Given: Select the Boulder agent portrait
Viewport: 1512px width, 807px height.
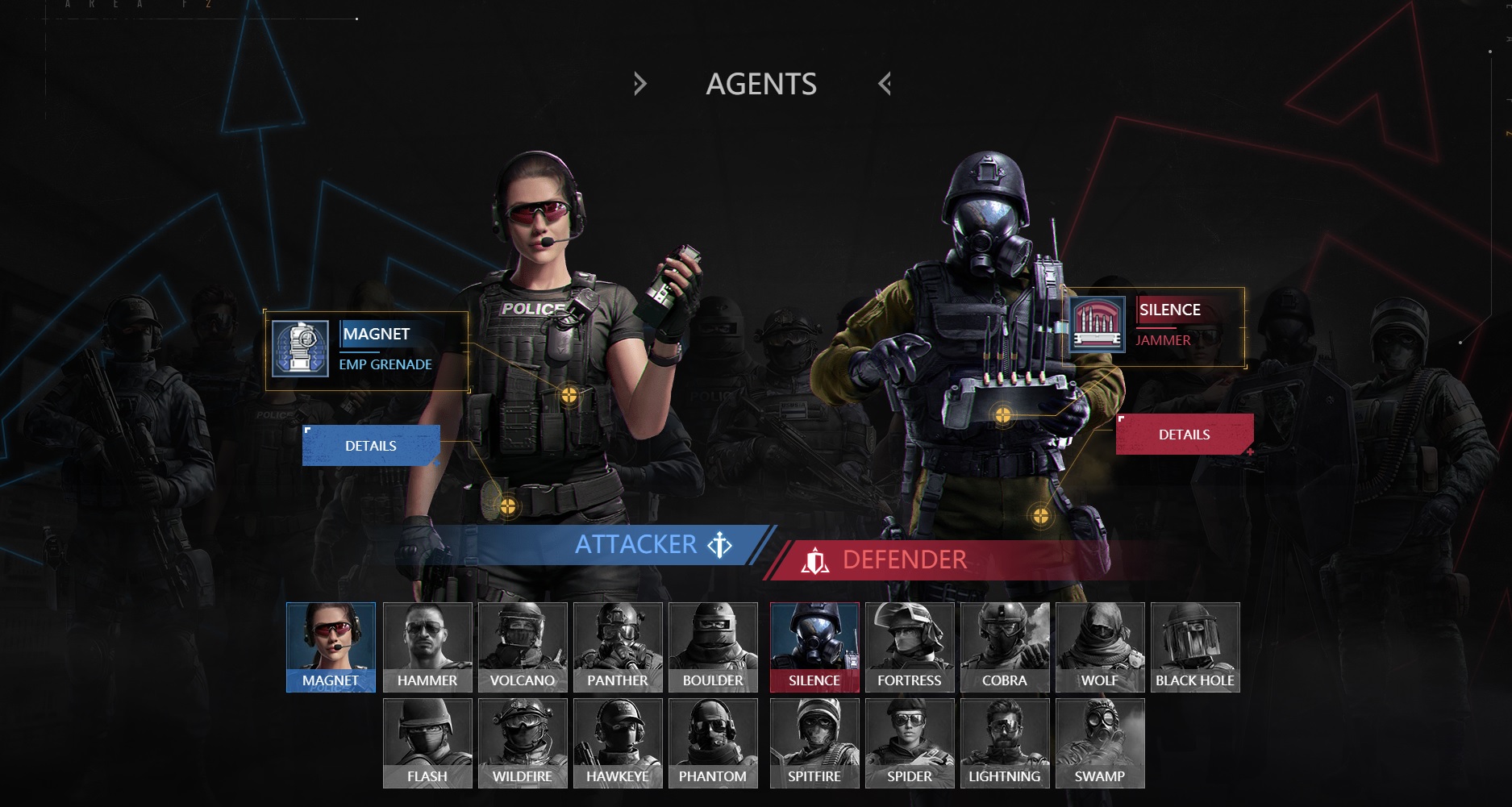Looking at the screenshot, I should [713, 647].
